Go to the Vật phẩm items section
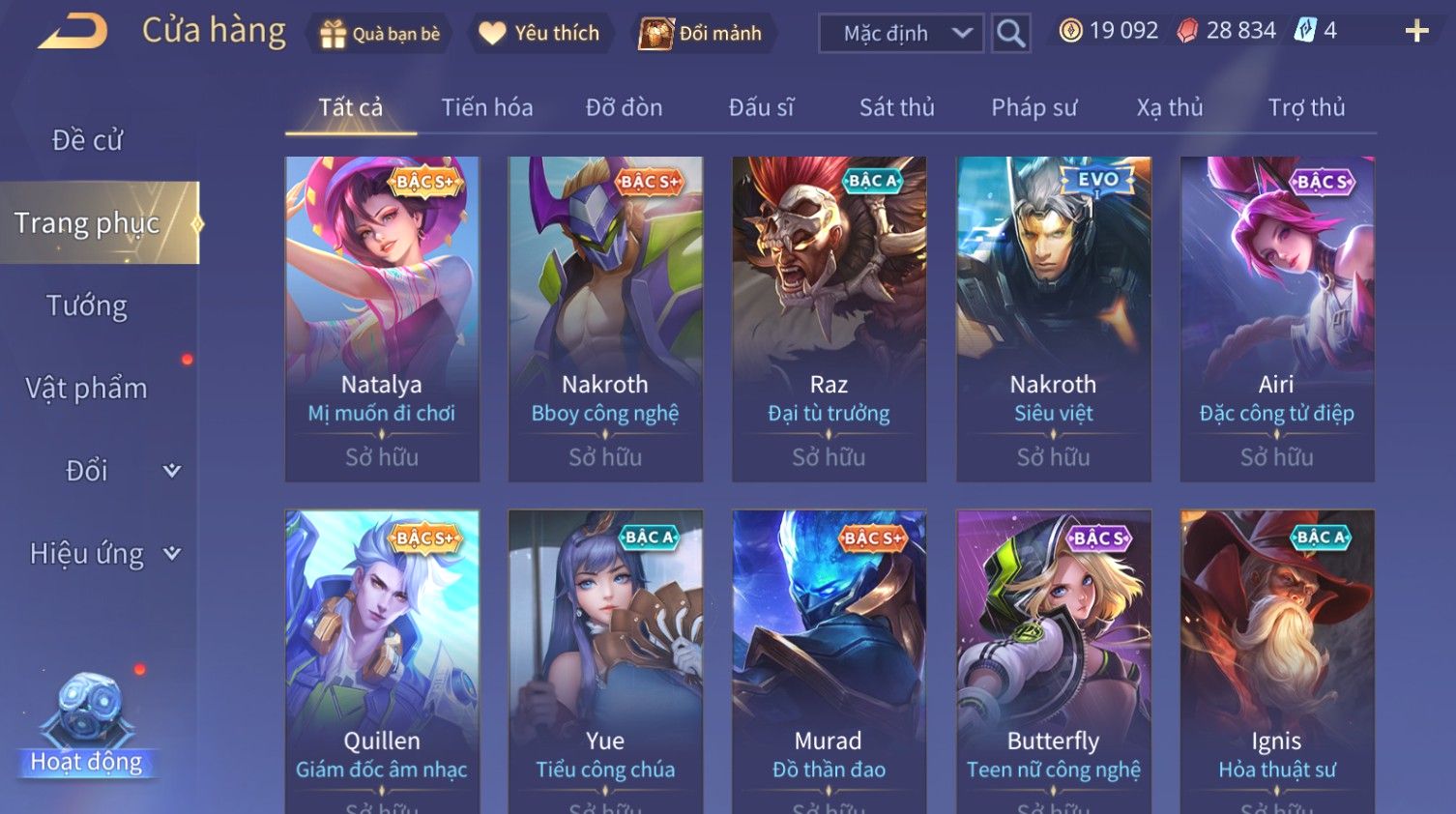 (87, 389)
